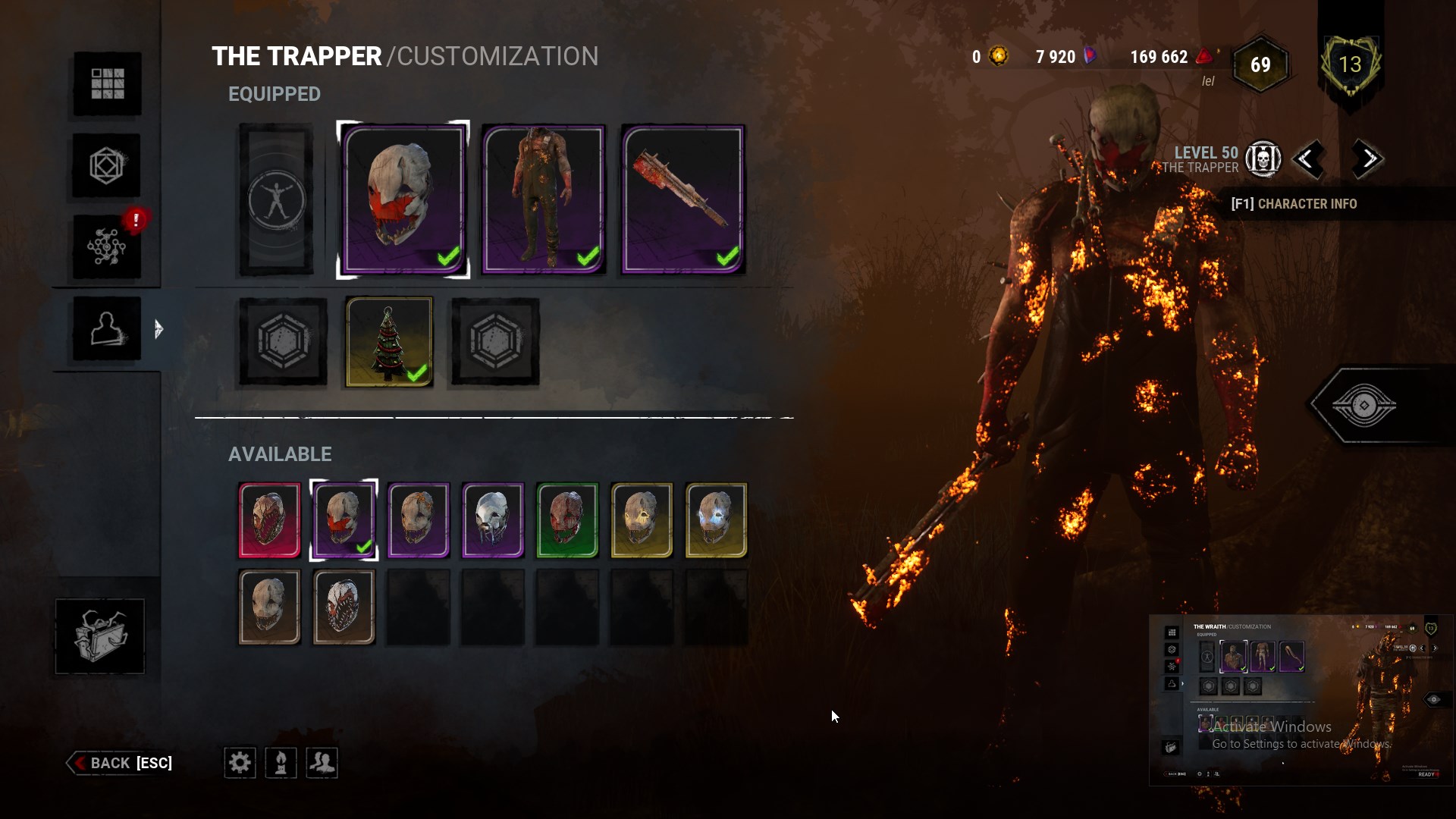Open the customization bust tab
This screenshot has width=1456, height=819.
coord(107,328)
